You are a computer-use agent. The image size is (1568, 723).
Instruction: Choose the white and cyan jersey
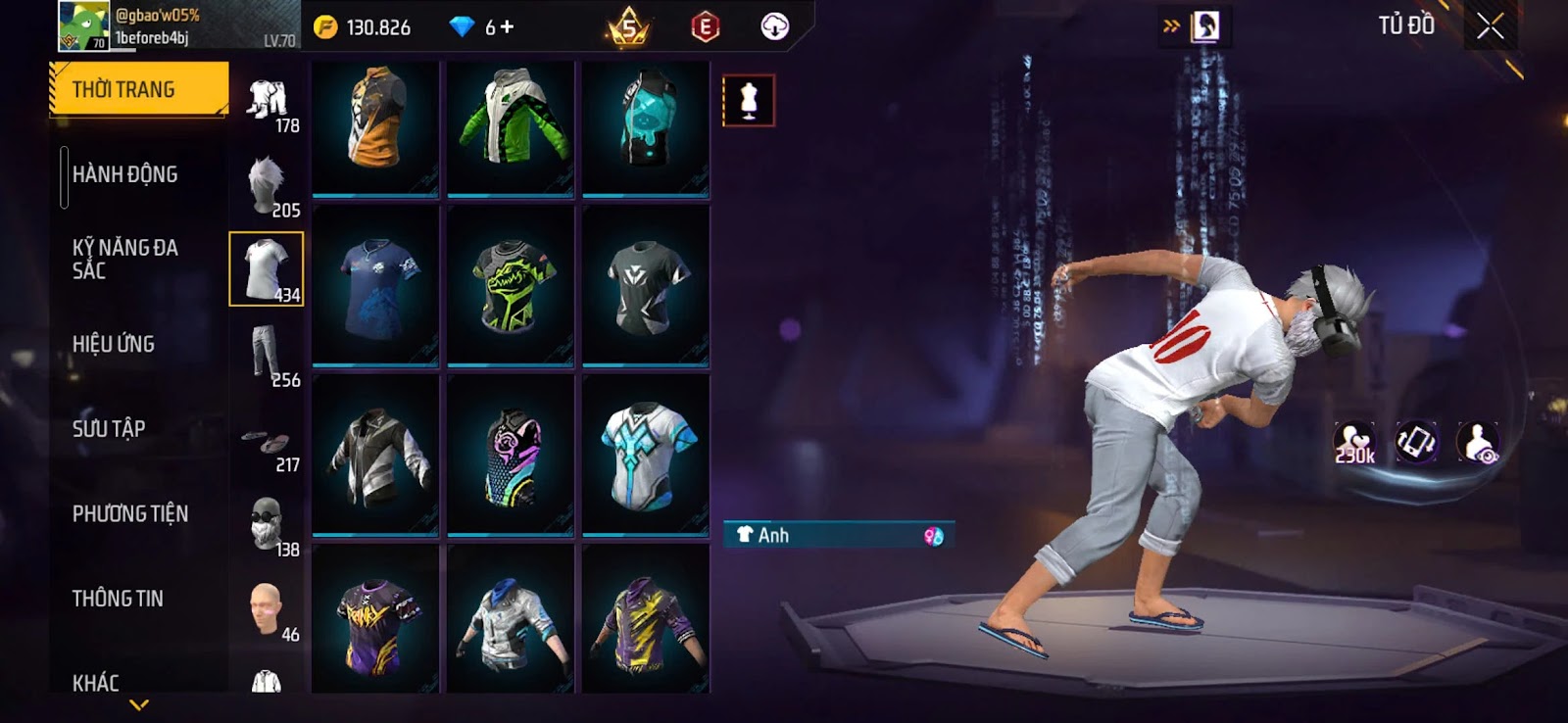[x=645, y=456]
